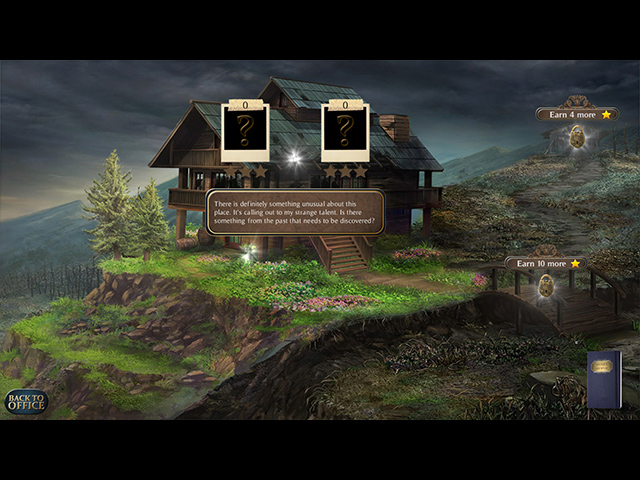Select the locked 'Earn 10 more' location
Image resolution: width=640 pixels, height=480 pixels.
546,286
